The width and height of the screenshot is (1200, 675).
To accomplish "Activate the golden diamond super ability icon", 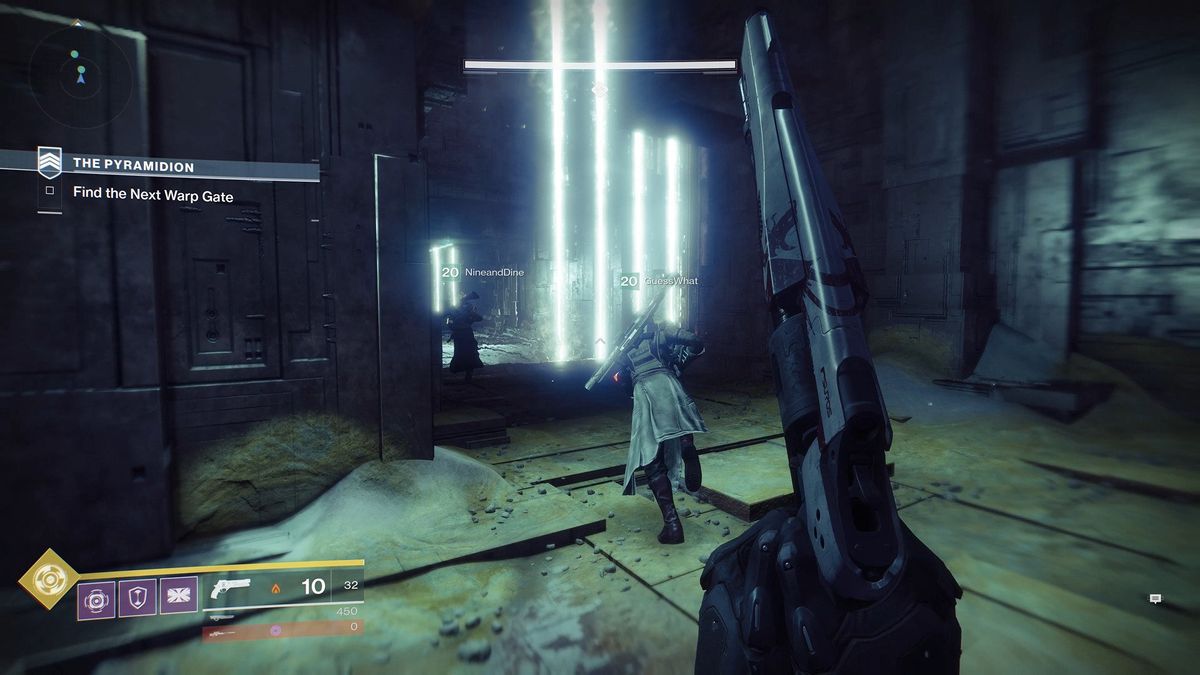I will 47,579.
